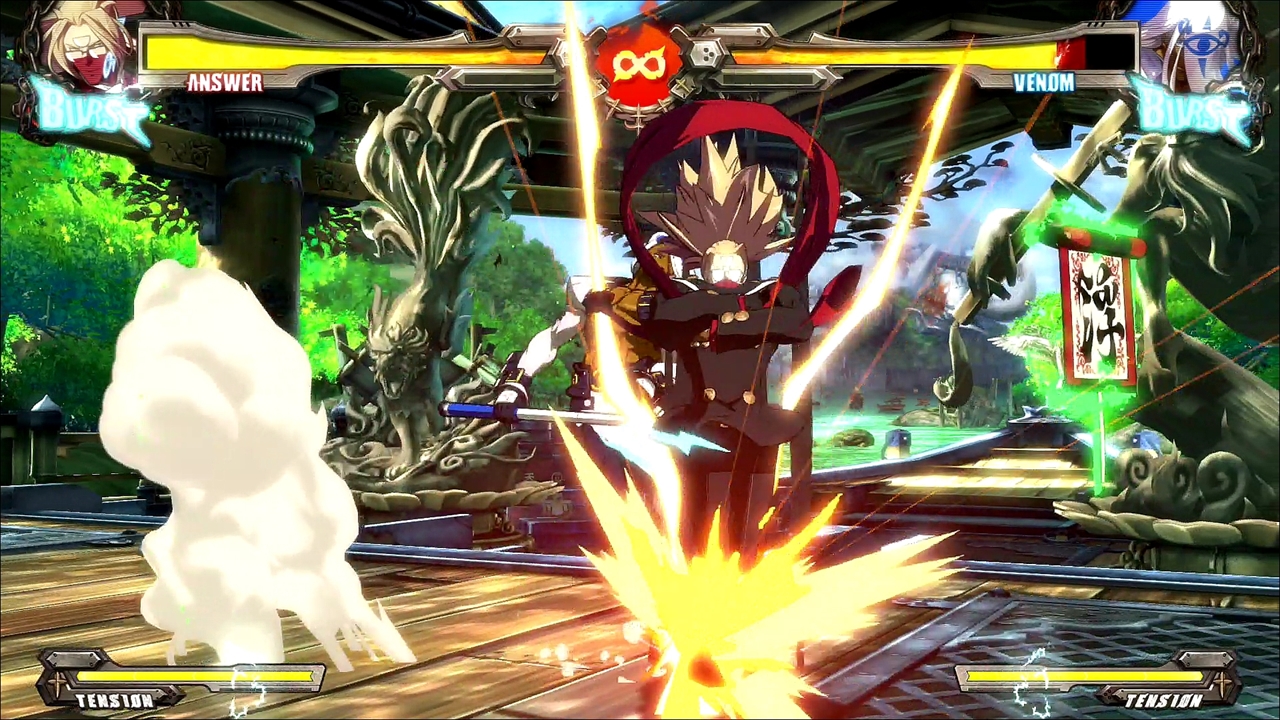
Task: Click the Burst icon under Venom's portrait
Action: 1192,110
